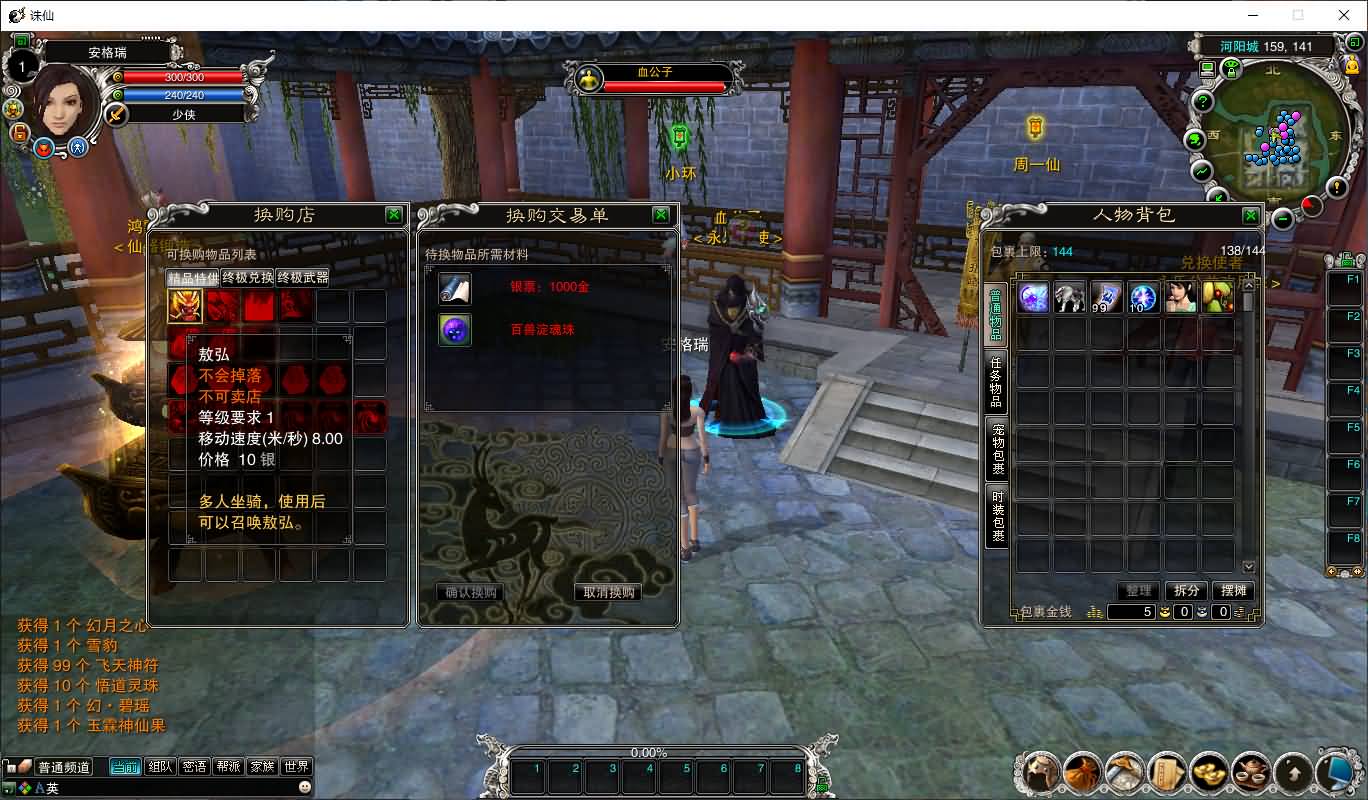The width and height of the screenshot is (1368, 800).
Task: Confirm the exchange with 确认换购
Action: pyautogui.click(x=470, y=592)
